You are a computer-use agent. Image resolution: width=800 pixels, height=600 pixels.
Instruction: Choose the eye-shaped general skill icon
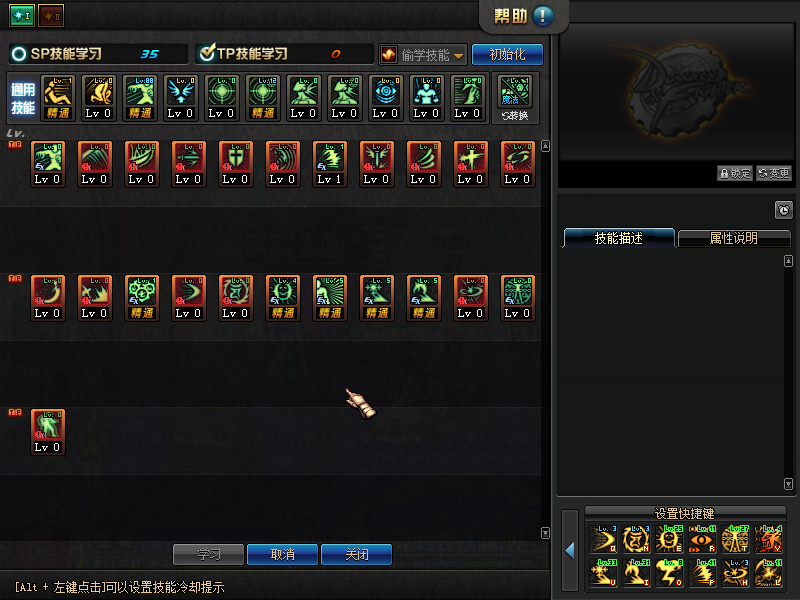(x=385, y=97)
